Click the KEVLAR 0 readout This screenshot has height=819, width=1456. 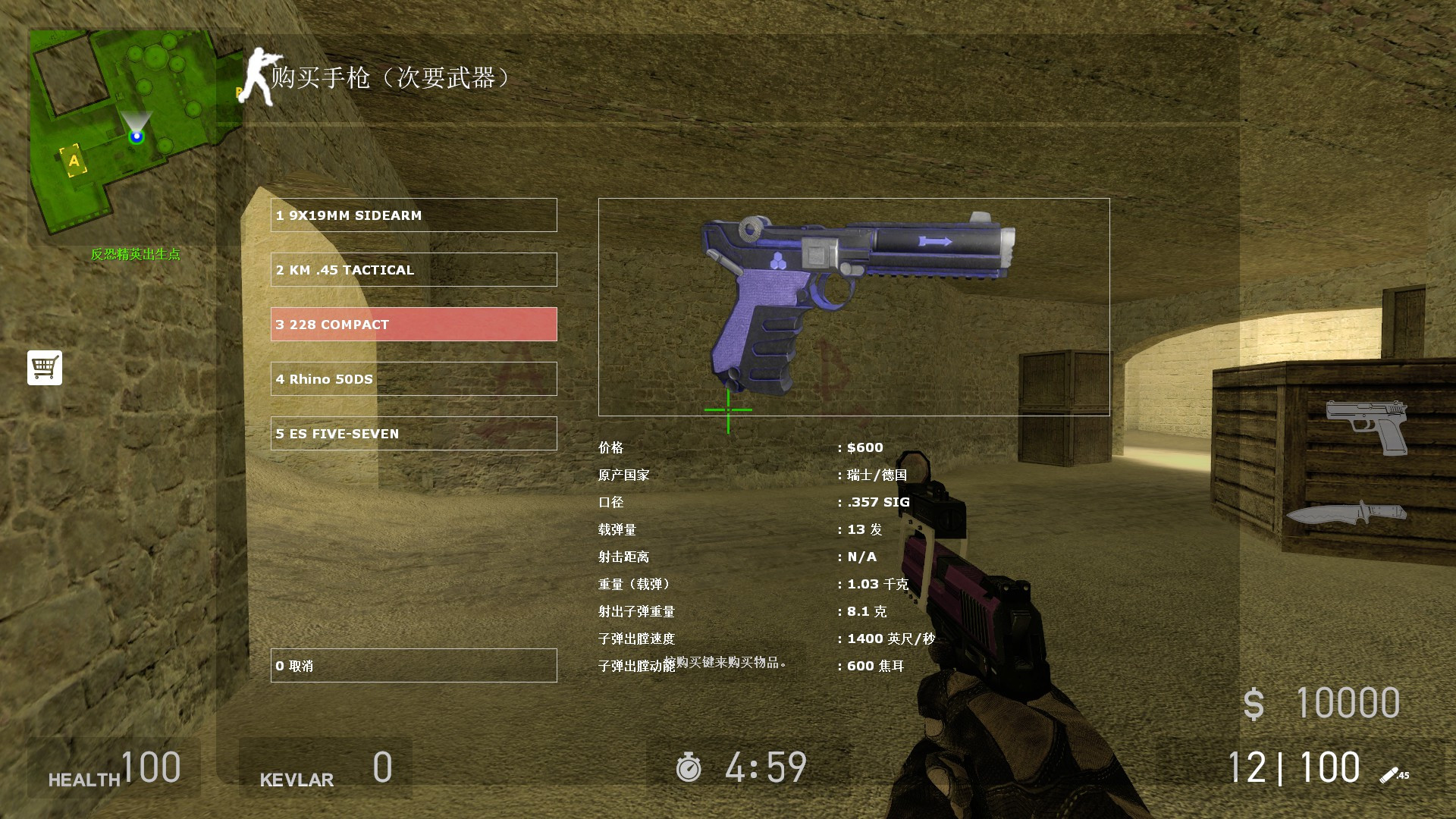click(x=325, y=767)
